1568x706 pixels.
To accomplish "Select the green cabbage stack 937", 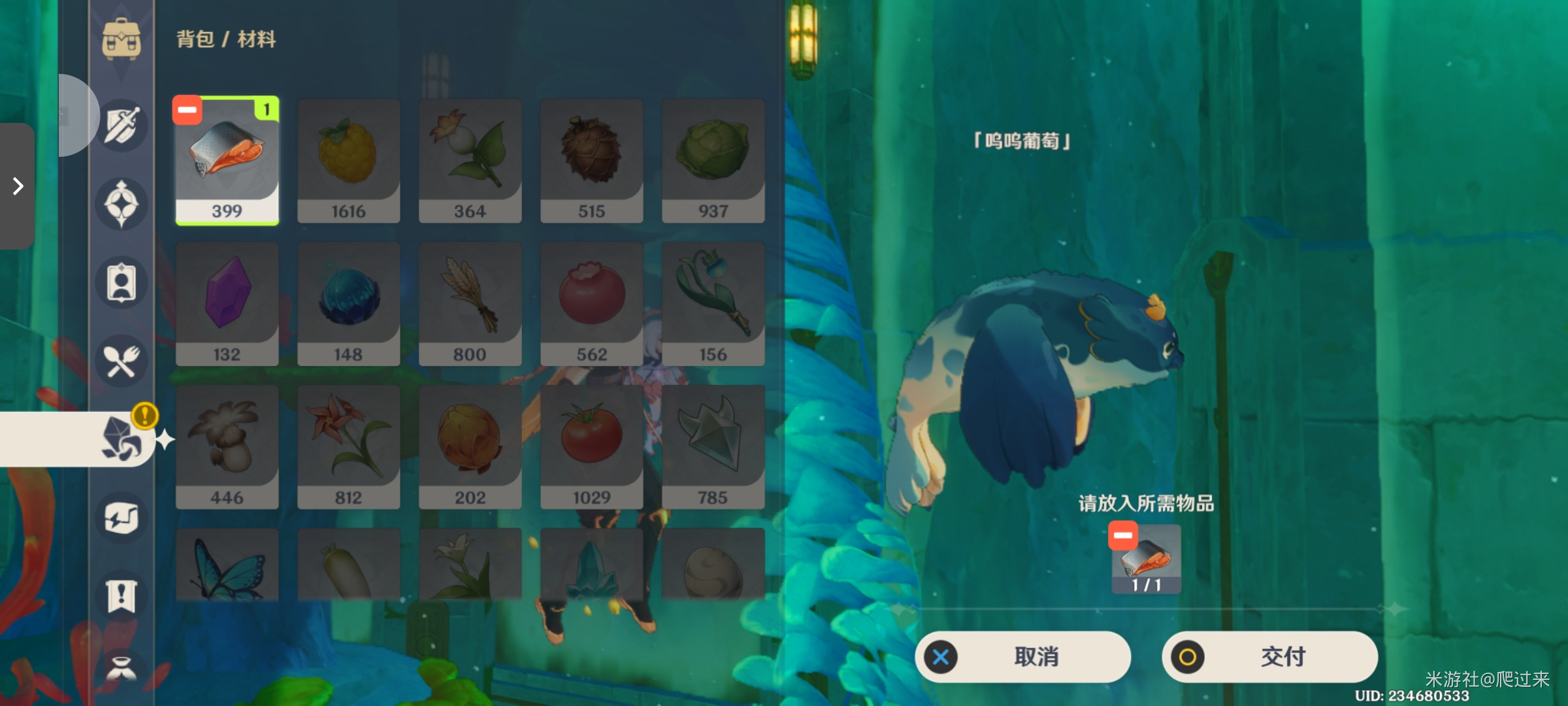I will (x=713, y=161).
